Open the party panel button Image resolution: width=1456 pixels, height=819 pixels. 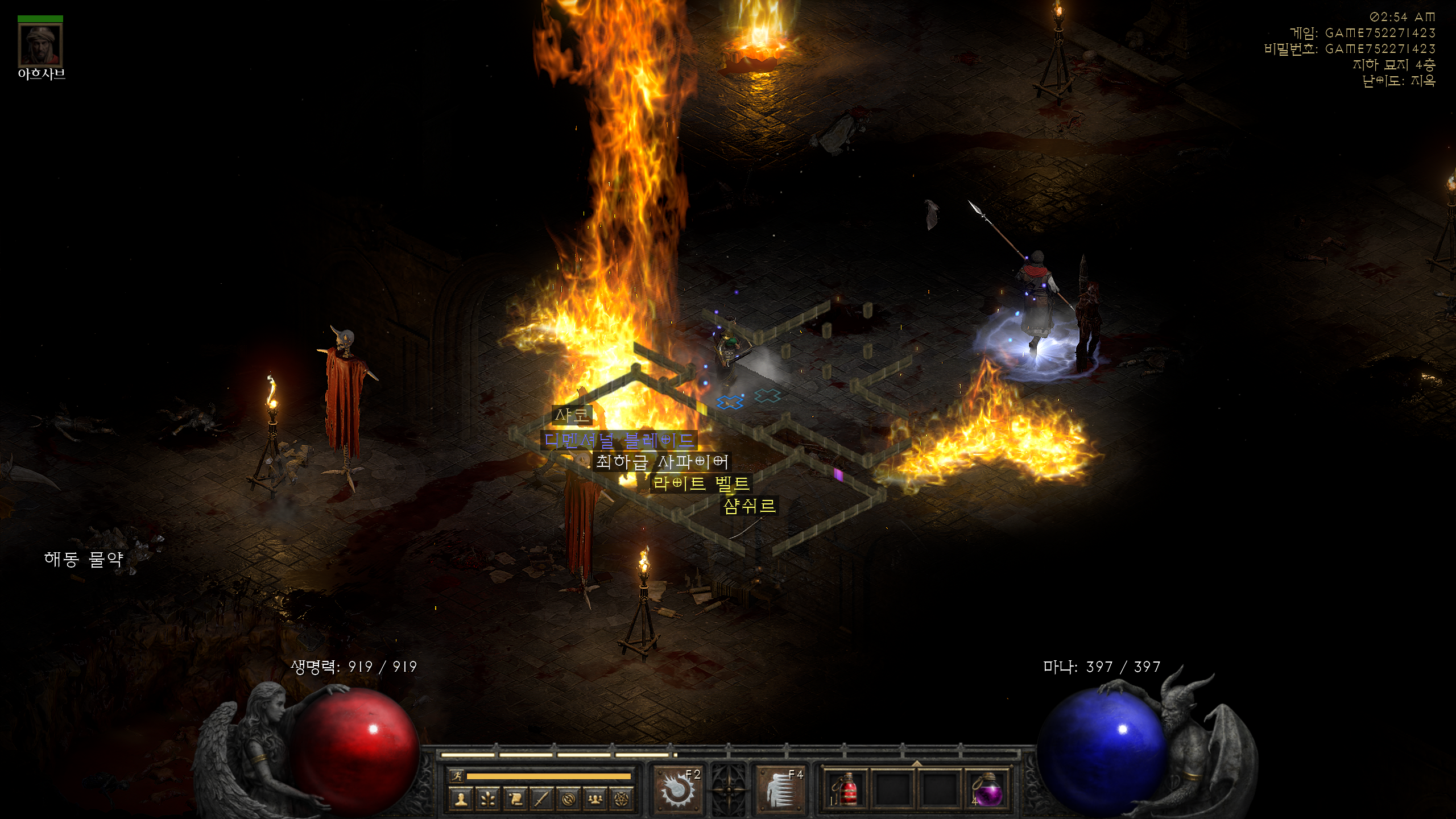click(x=595, y=799)
